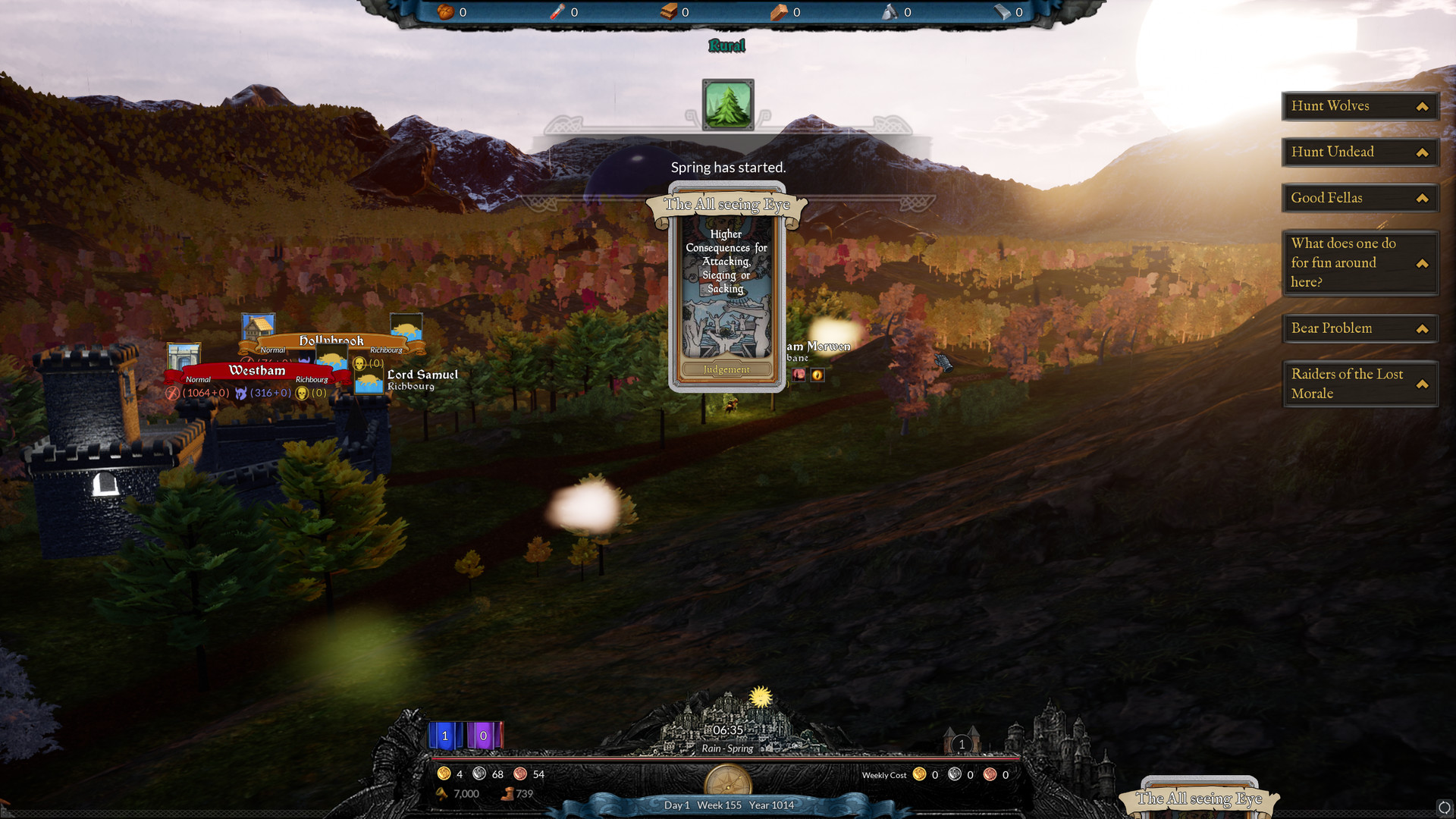Click the bread food resource icon

tap(445, 12)
